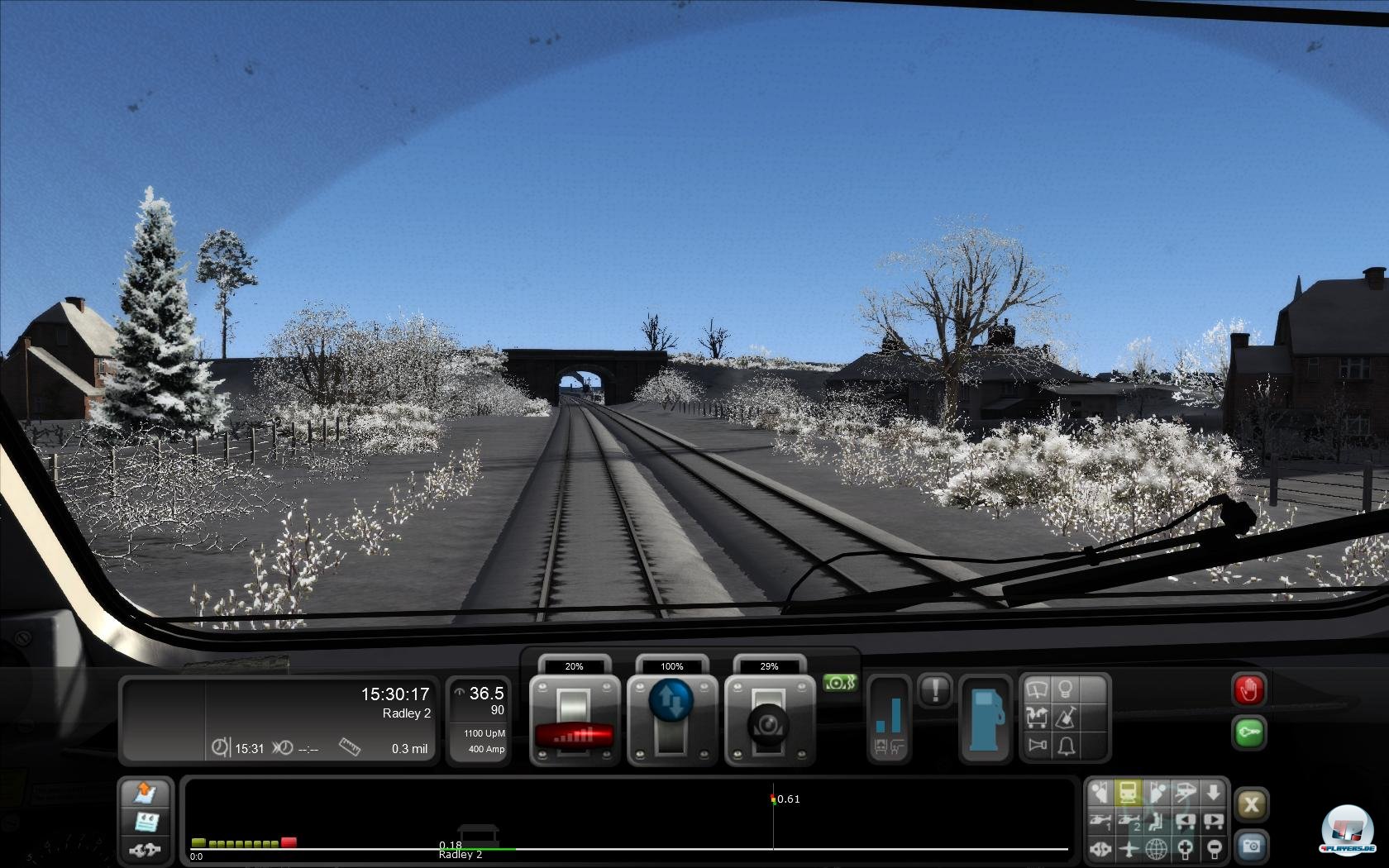Viewport: 1389px width, 868px height.
Task: Select helicopter camera 2 view
Action: click(1129, 823)
